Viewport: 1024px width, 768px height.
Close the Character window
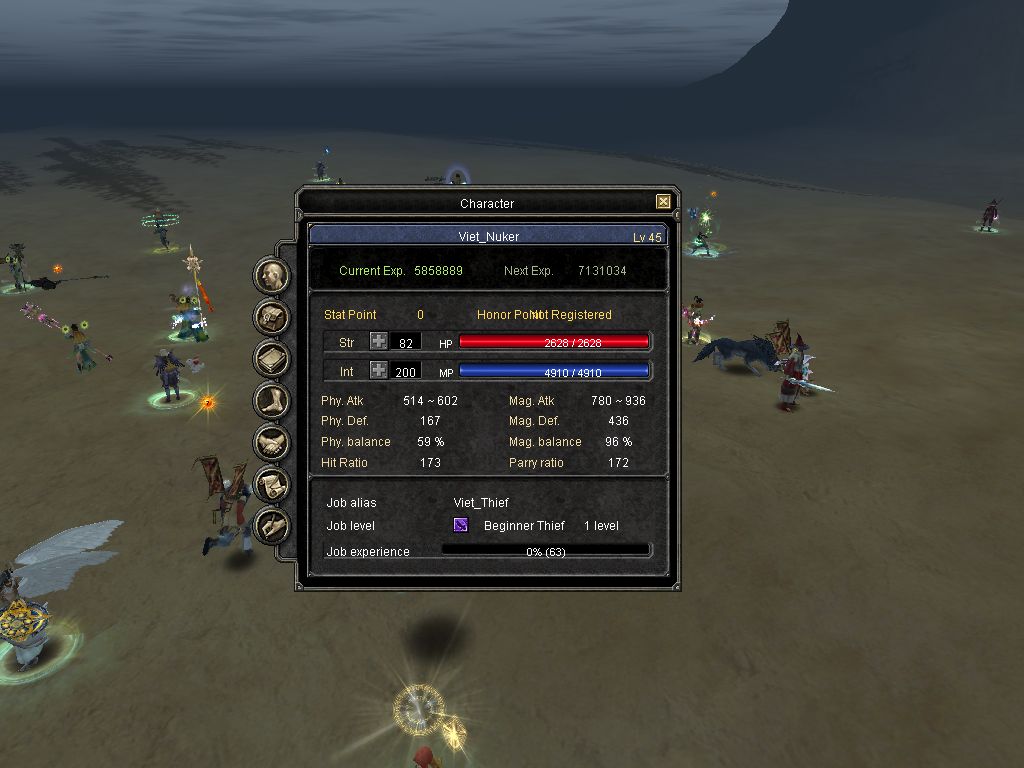[x=663, y=202]
